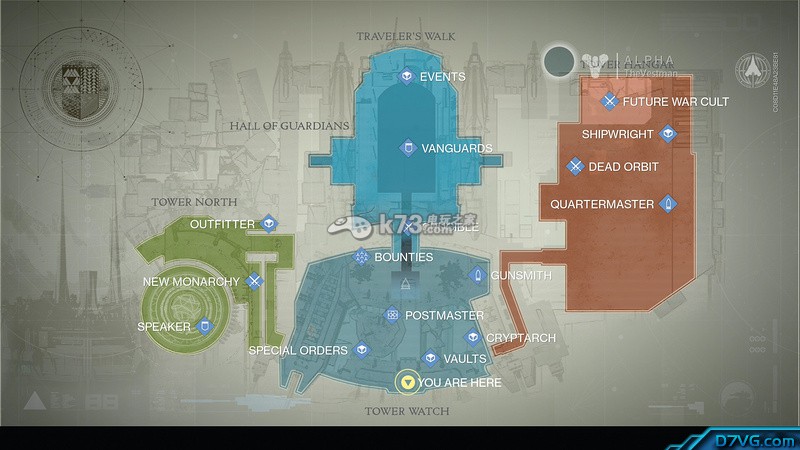The width and height of the screenshot is (800, 450).
Task: Select the Quartermaster marker
Action: pos(668,205)
